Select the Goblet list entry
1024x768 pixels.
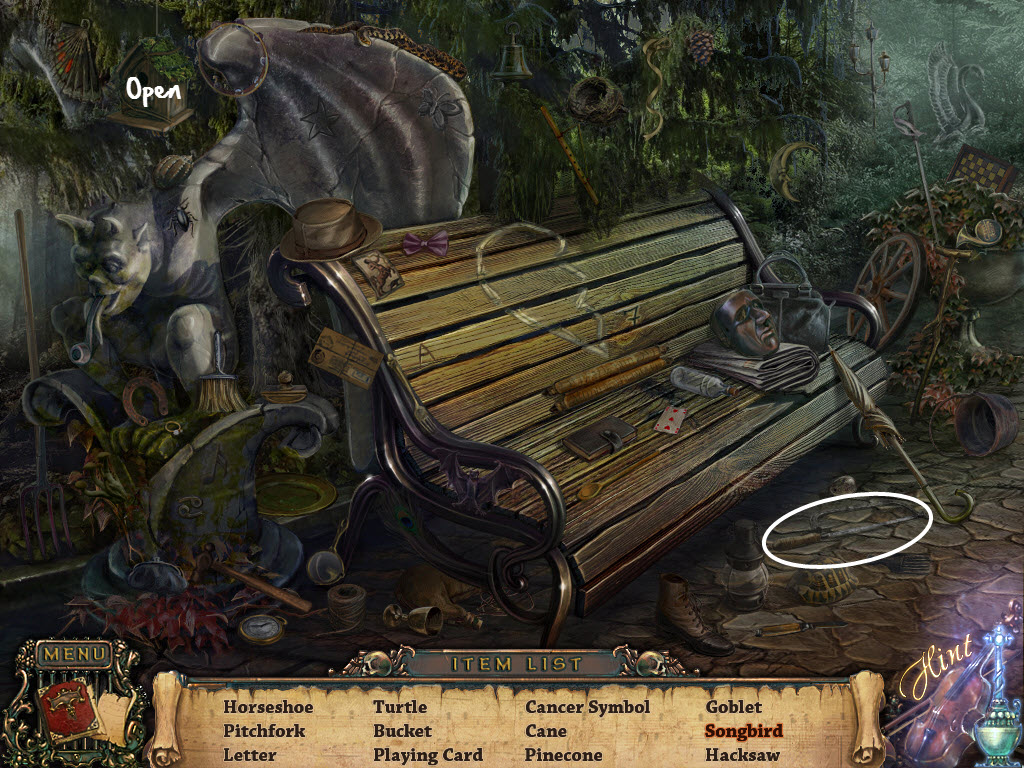click(x=734, y=707)
